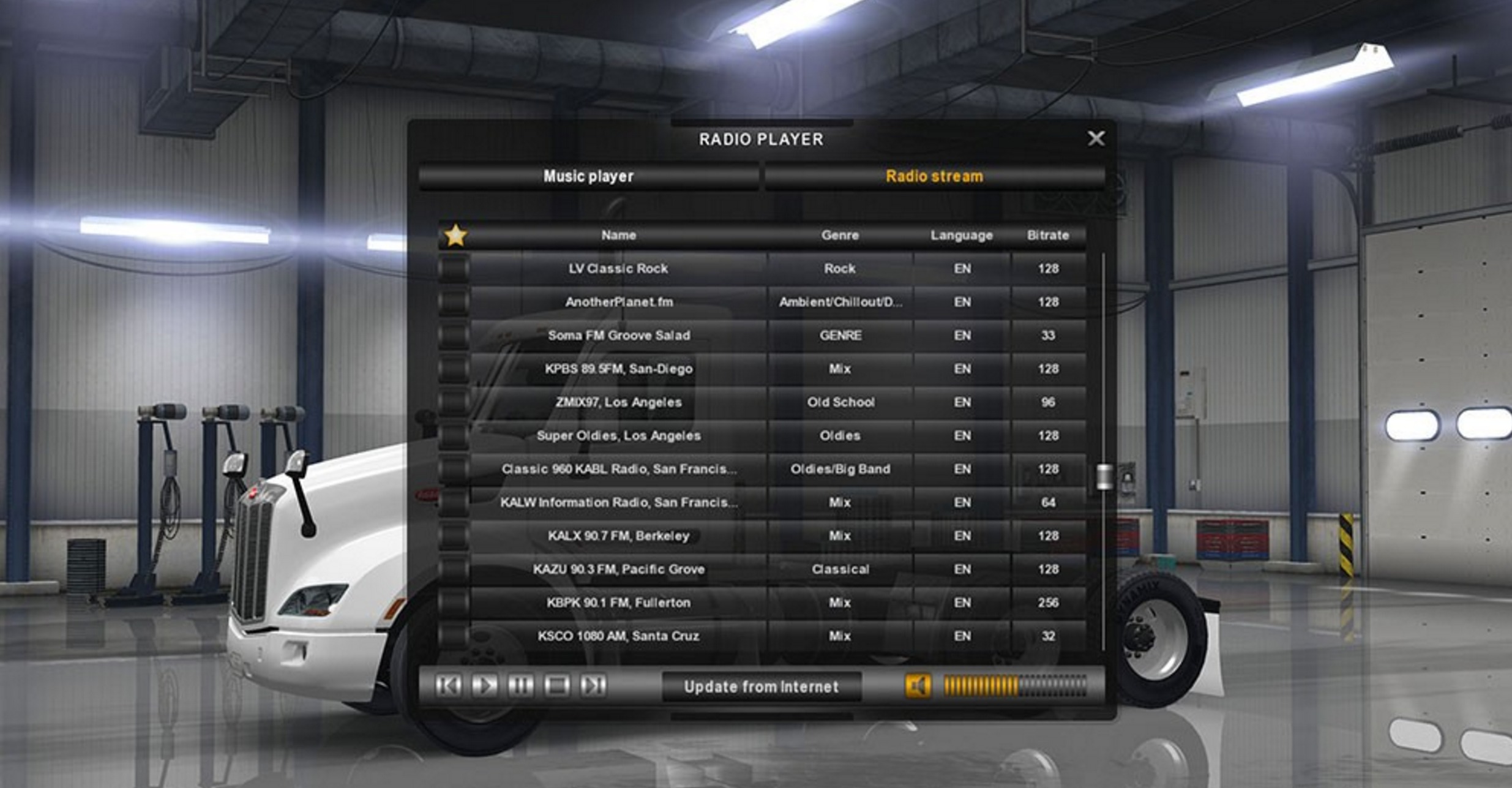1512x788 pixels.
Task: Click the Update from Internet button
Action: 761,686
